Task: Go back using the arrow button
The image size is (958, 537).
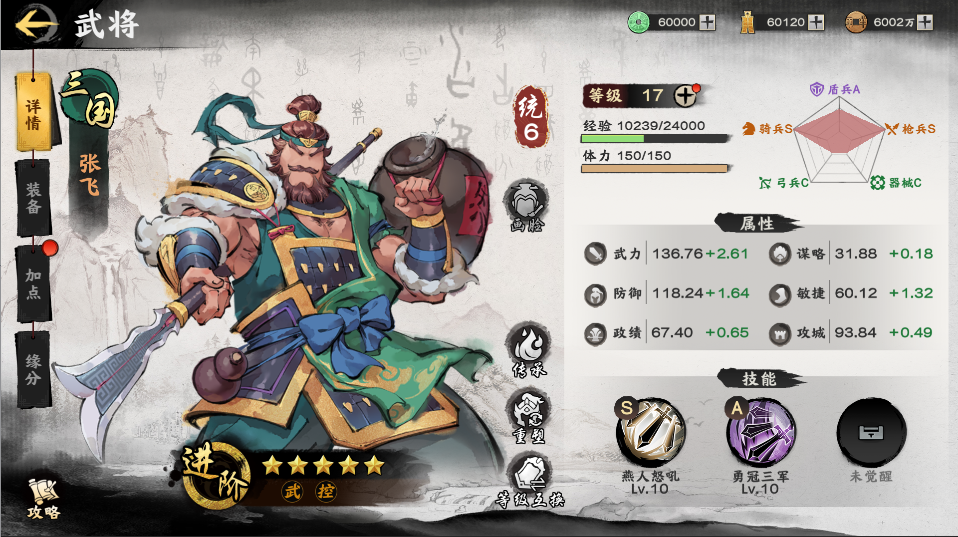Action: [x=35, y=23]
